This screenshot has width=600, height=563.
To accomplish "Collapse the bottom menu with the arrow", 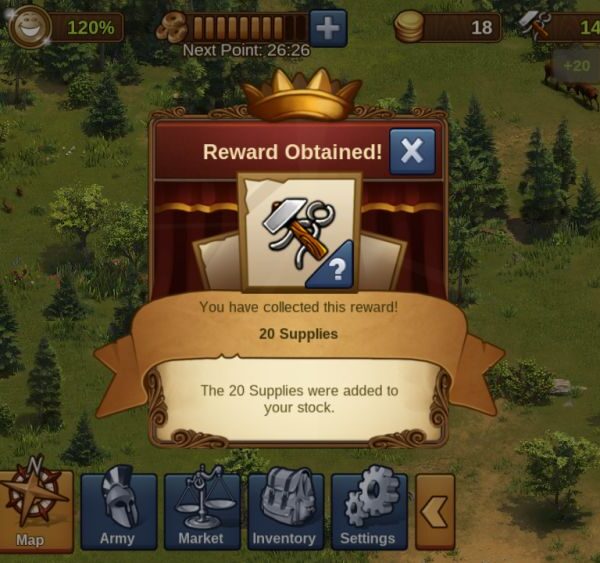I will (x=435, y=511).
